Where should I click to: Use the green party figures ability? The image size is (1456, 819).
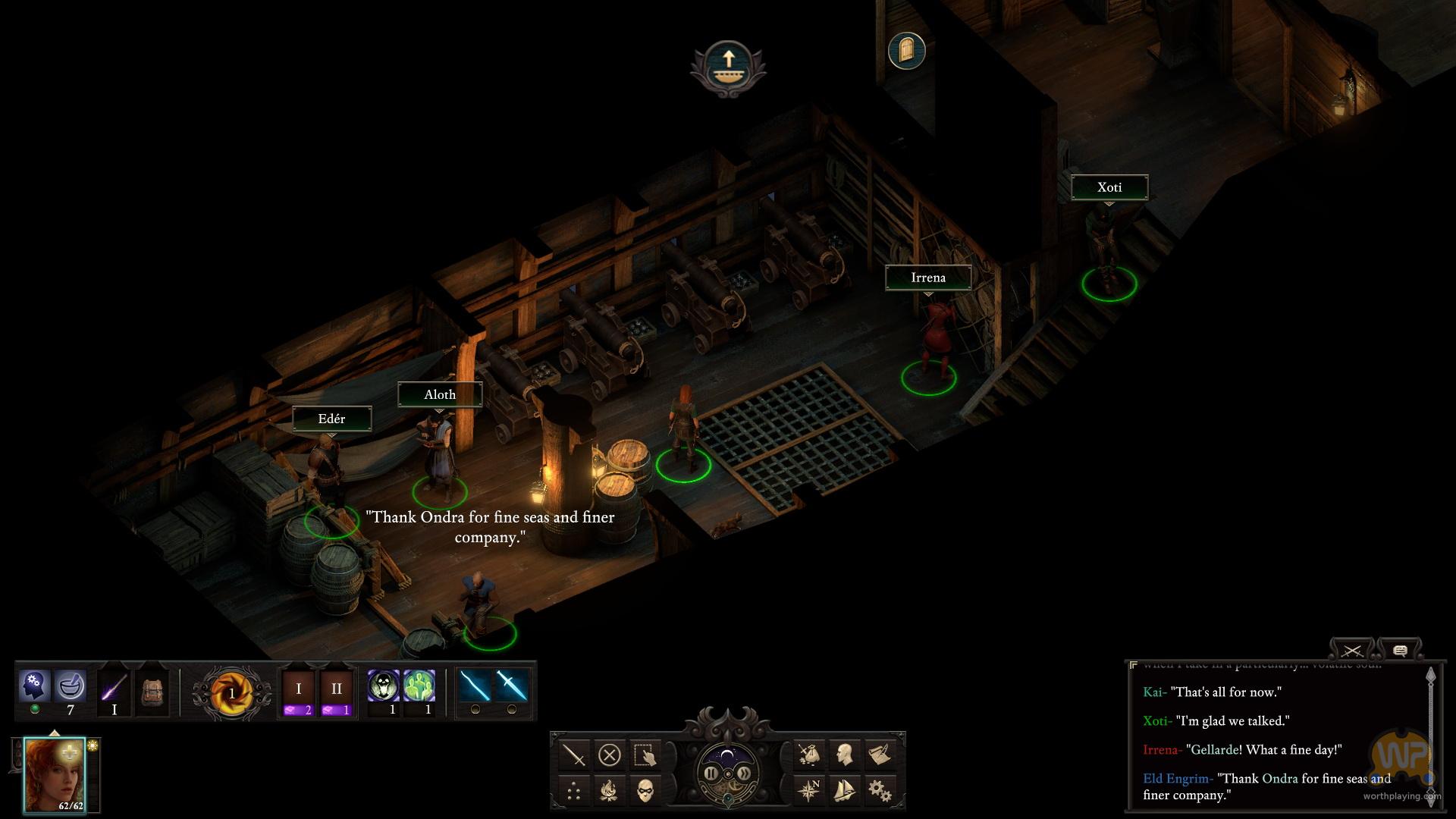(x=419, y=686)
